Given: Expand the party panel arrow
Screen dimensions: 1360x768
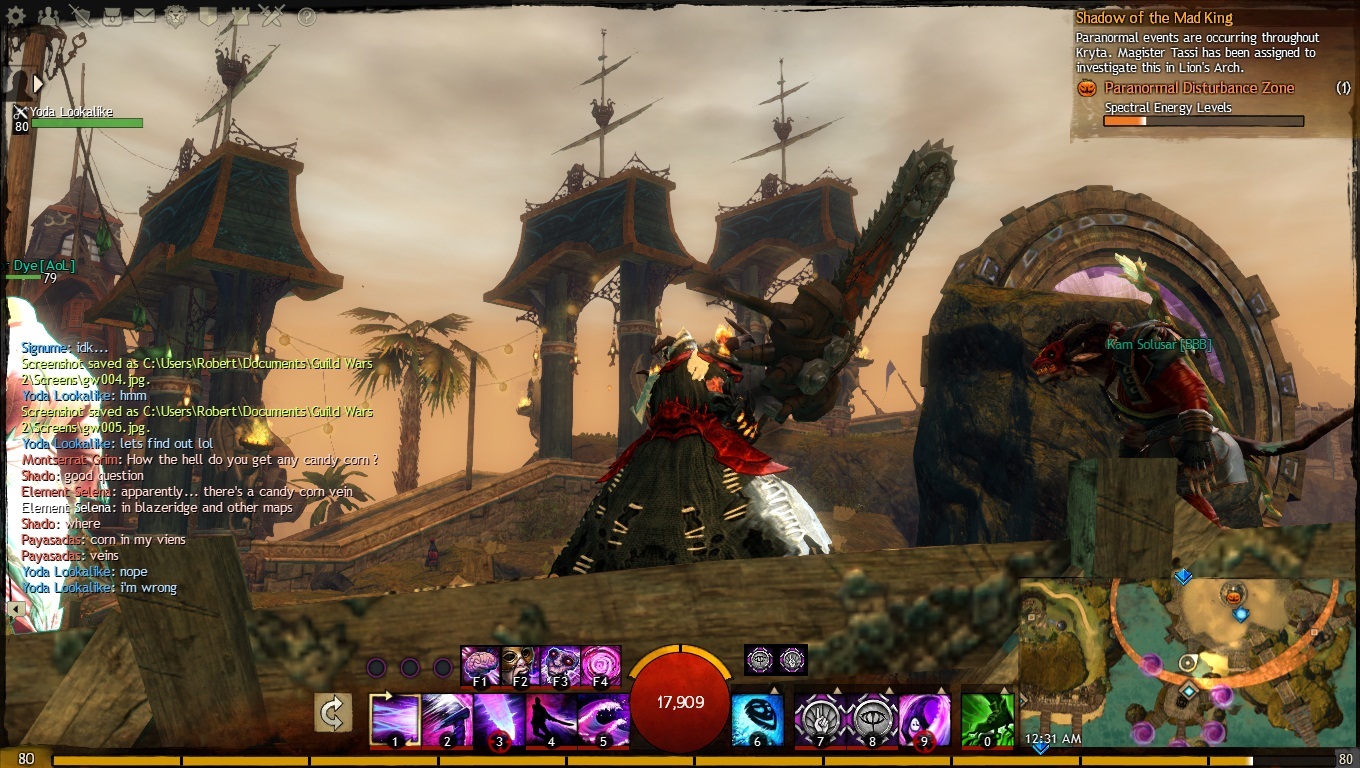Looking at the screenshot, I should (x=38, y=83).
